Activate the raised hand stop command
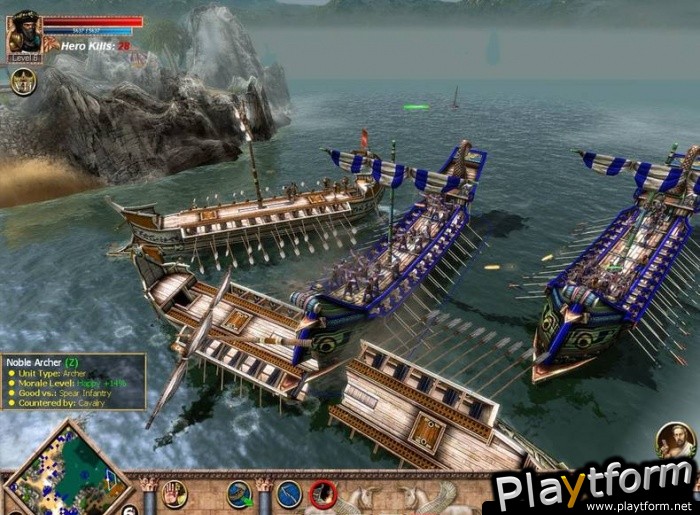Image resolution: width=700 pixels, height=515 pixels. click(174, 494)
